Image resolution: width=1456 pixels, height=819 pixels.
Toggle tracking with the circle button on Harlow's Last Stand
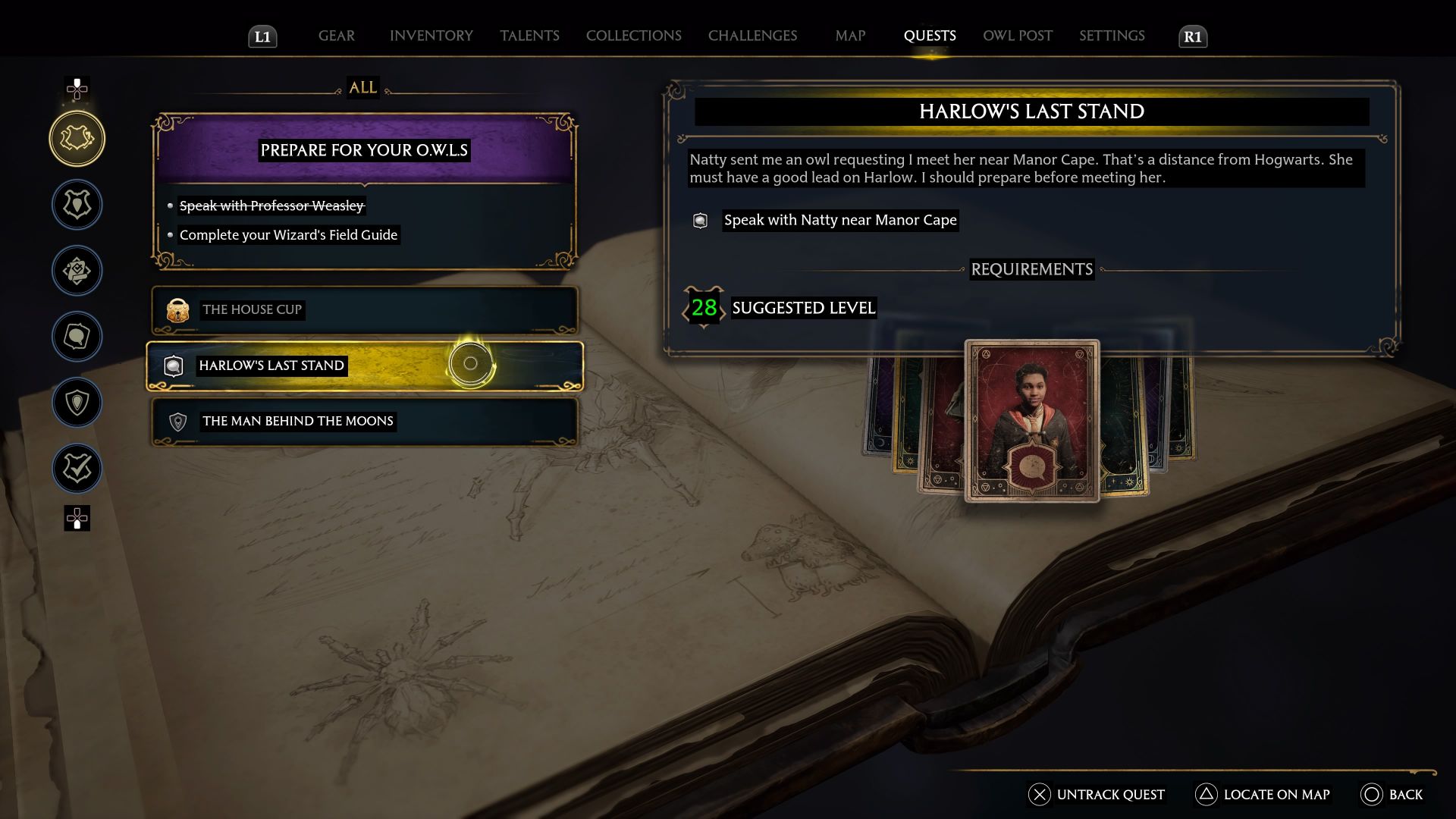[470, 363]
